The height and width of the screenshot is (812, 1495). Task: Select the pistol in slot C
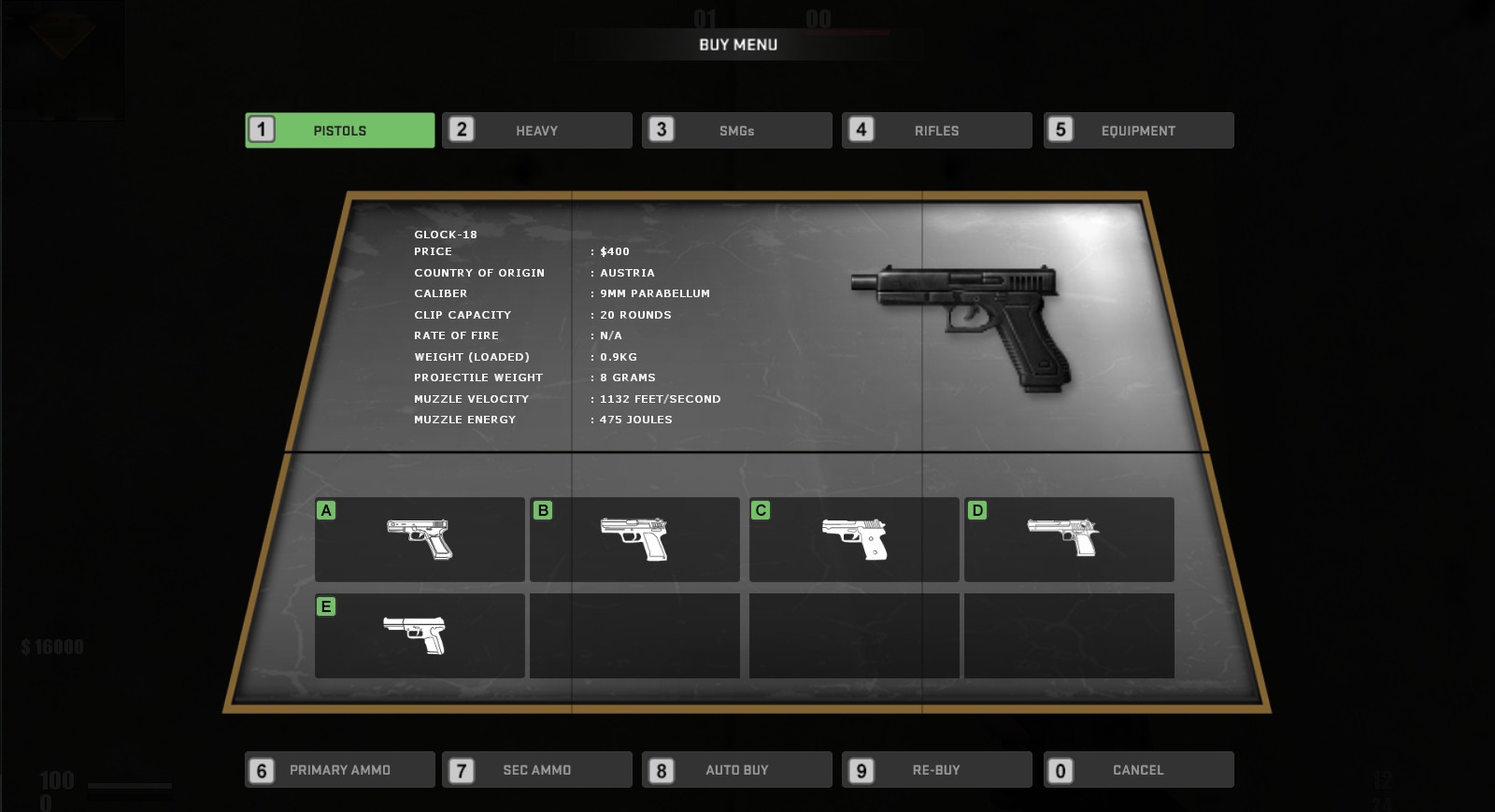(854, 539)
